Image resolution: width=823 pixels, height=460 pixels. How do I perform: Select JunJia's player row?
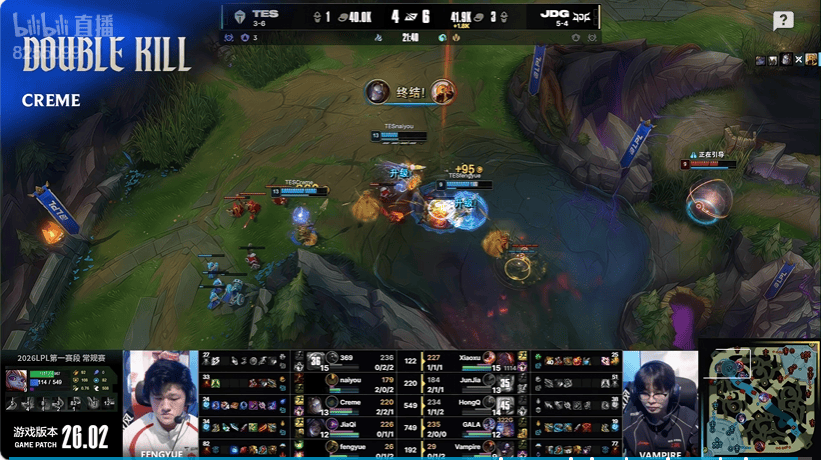click(470, 381)
